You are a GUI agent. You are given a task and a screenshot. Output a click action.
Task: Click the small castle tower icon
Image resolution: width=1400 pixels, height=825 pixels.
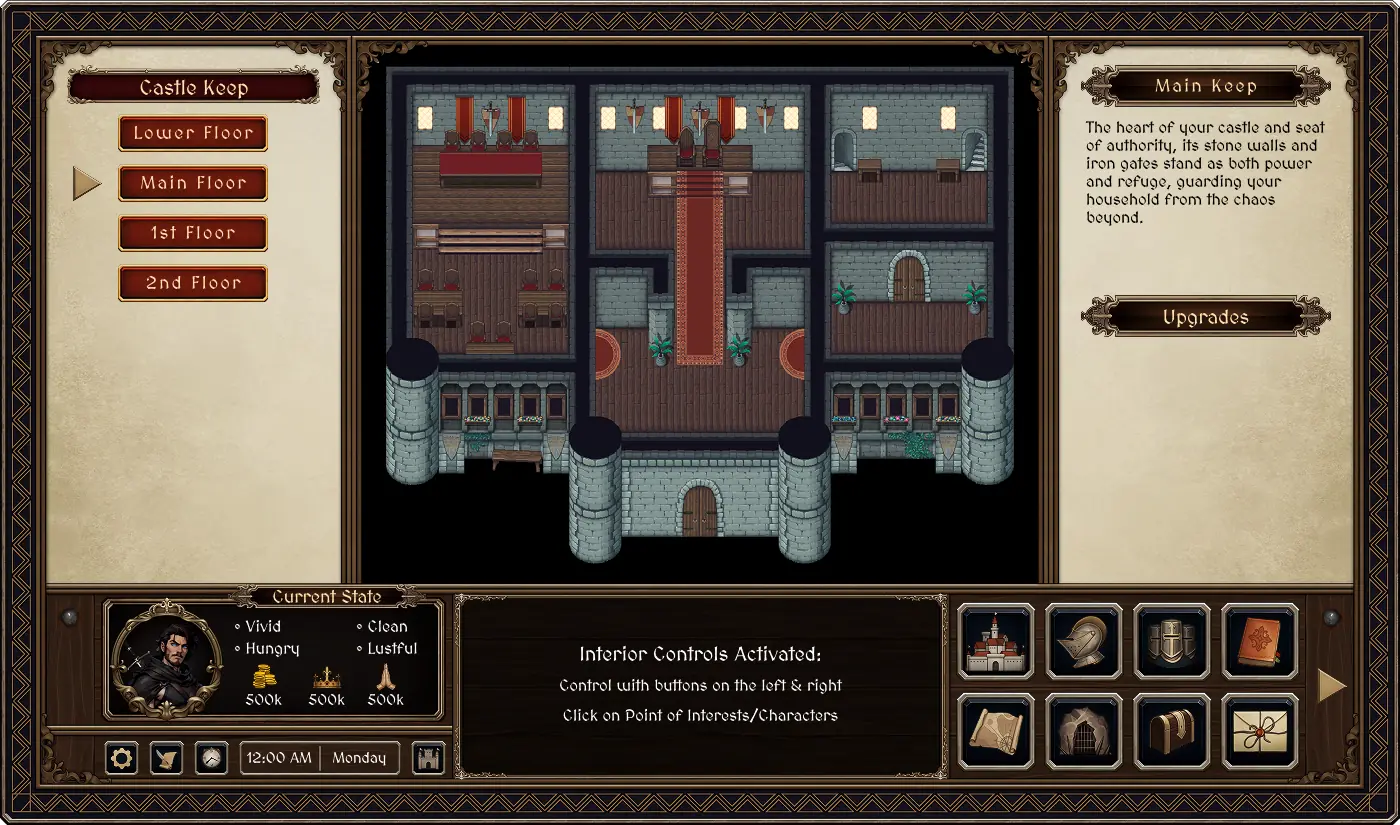point(428,758)
